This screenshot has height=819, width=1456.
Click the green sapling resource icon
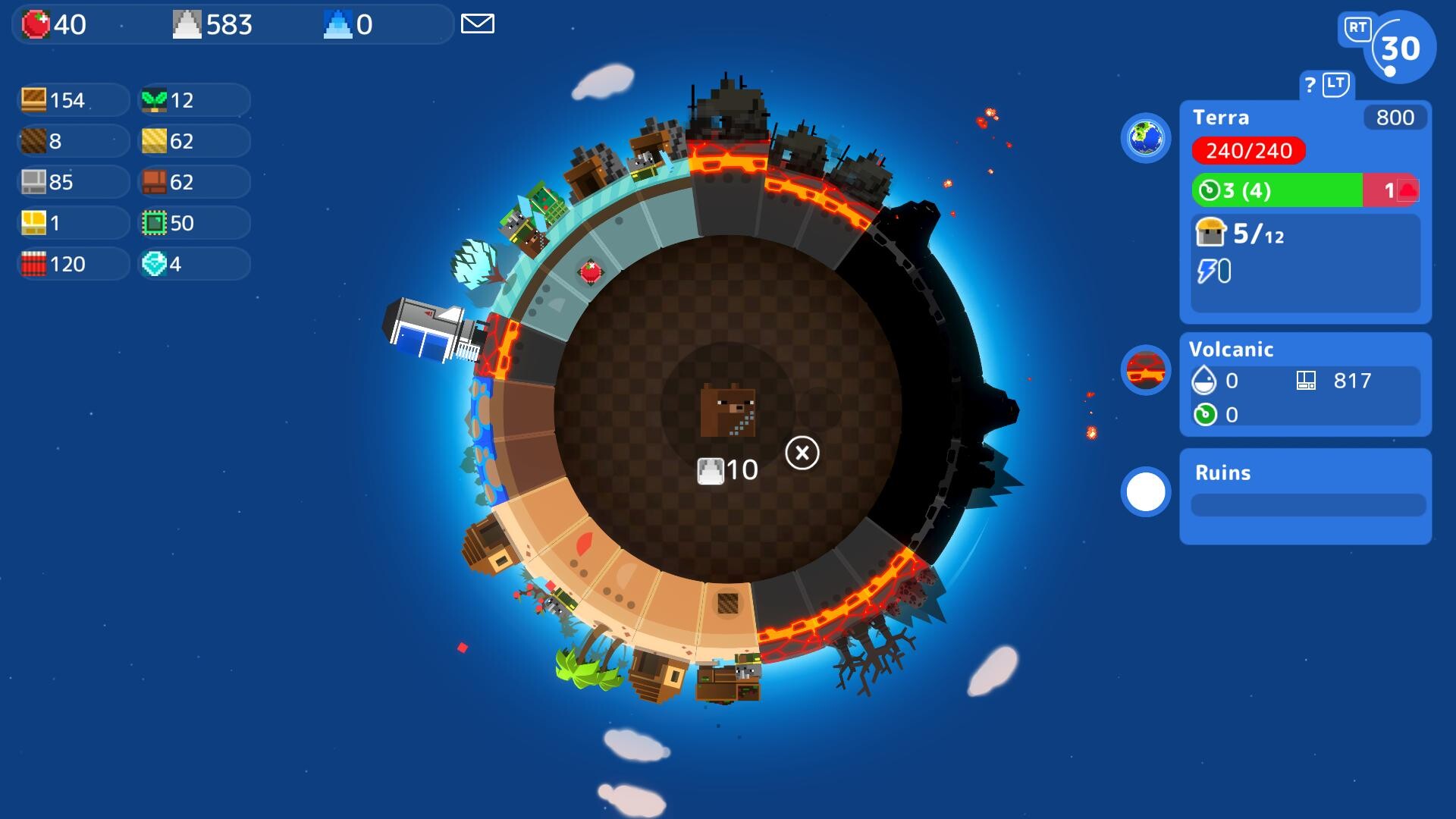(x=153, y=99)
